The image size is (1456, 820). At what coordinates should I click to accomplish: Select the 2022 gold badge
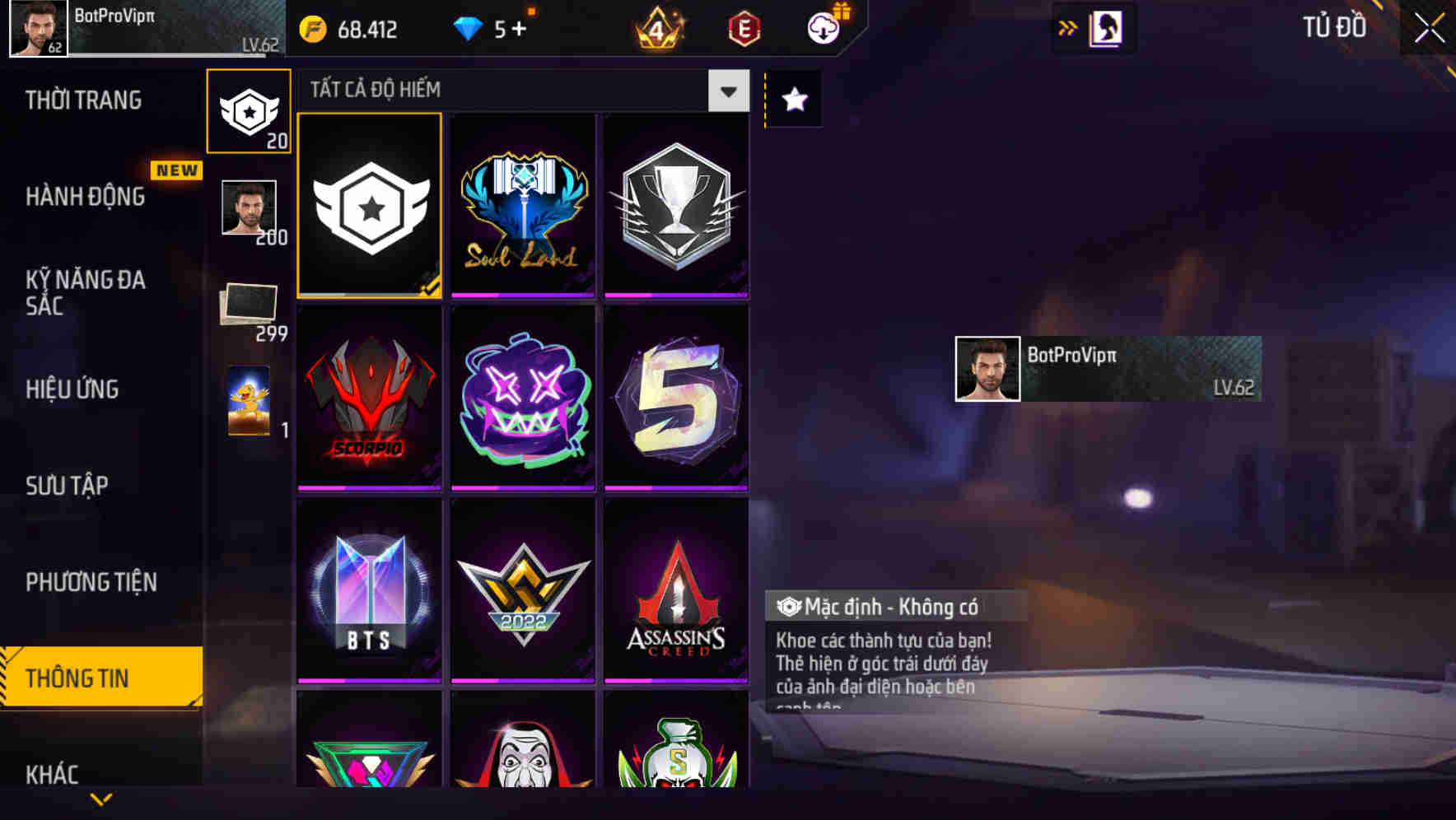(x=523, y=591)
